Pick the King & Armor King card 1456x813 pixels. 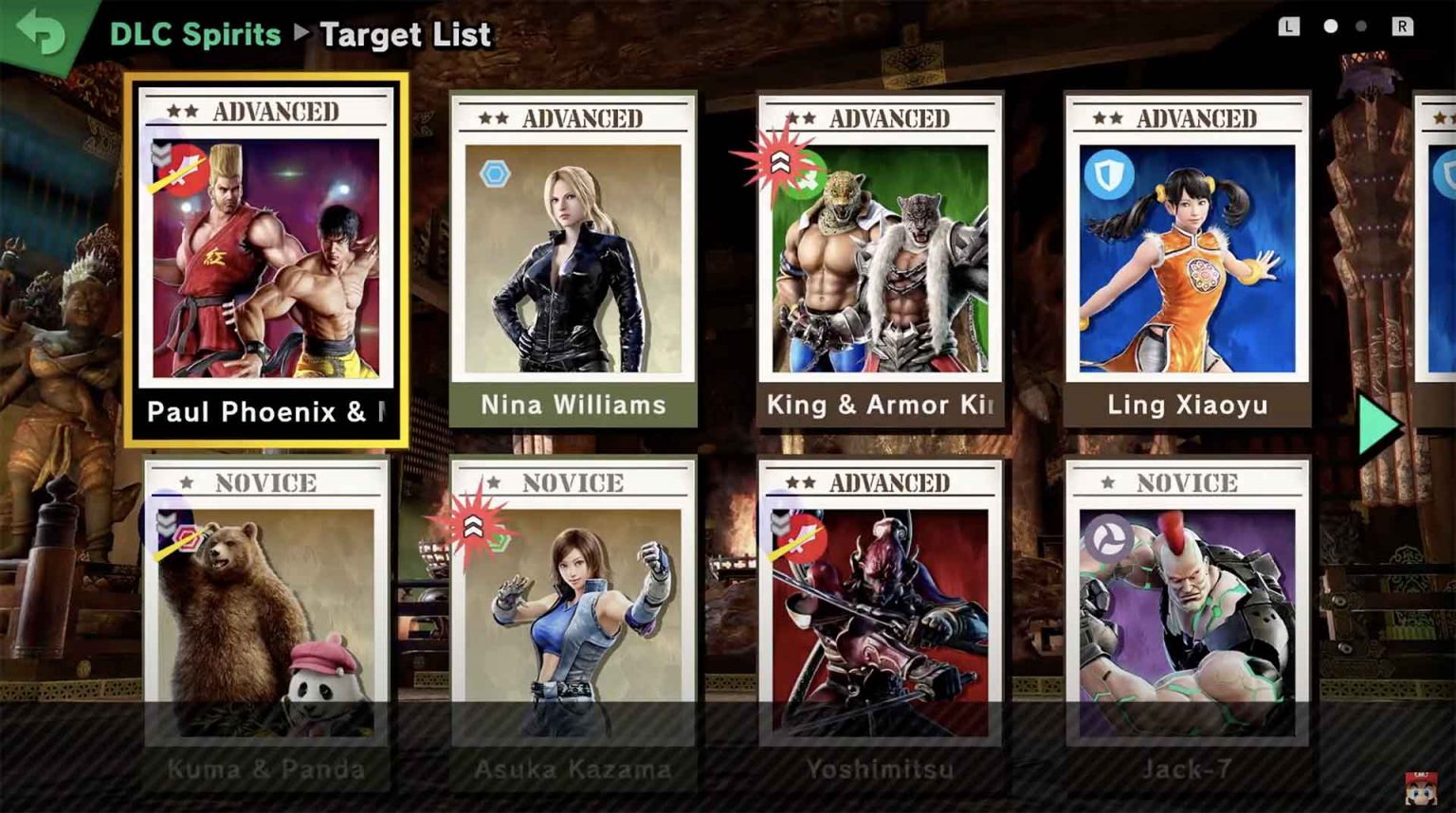[x=880, y=258]
